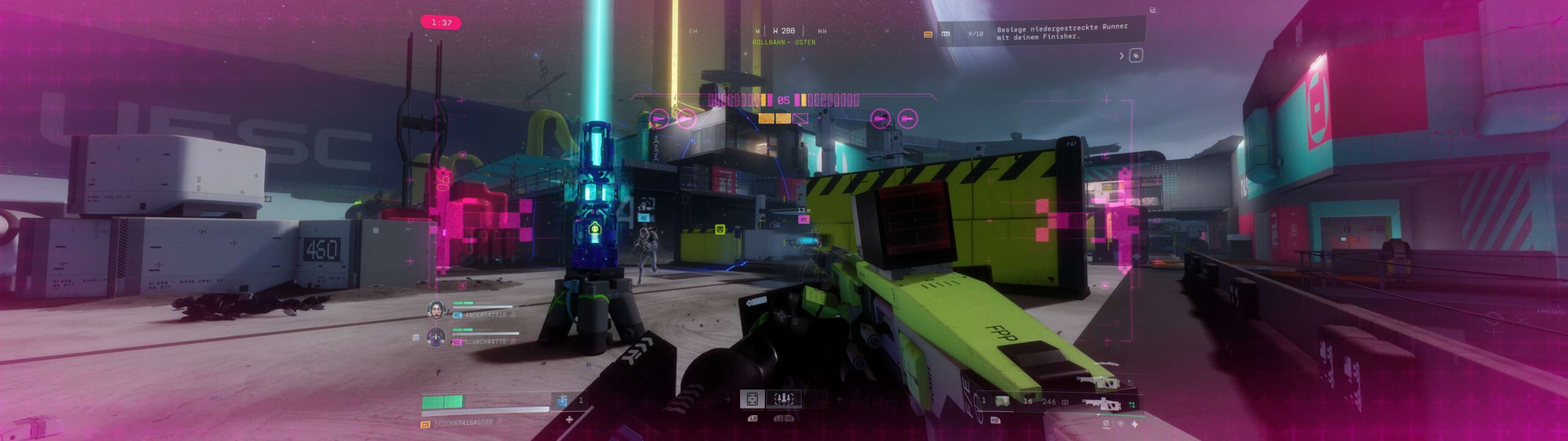The image size is (1568, 441).
Task: Select squadmate SCORCH#4775's portrait
Action: point(436,337)
